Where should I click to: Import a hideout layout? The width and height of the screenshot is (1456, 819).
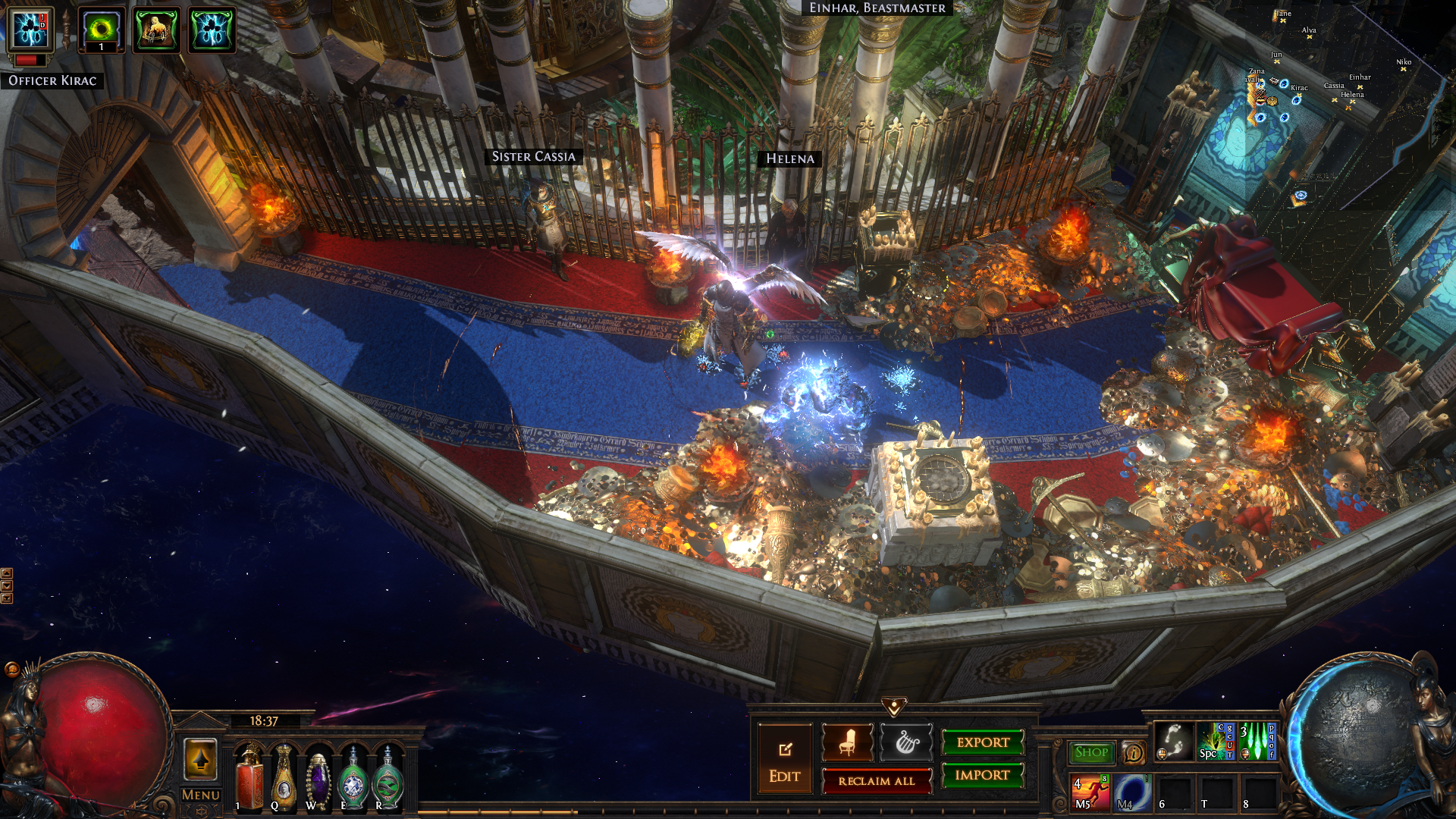click(983, 775)
